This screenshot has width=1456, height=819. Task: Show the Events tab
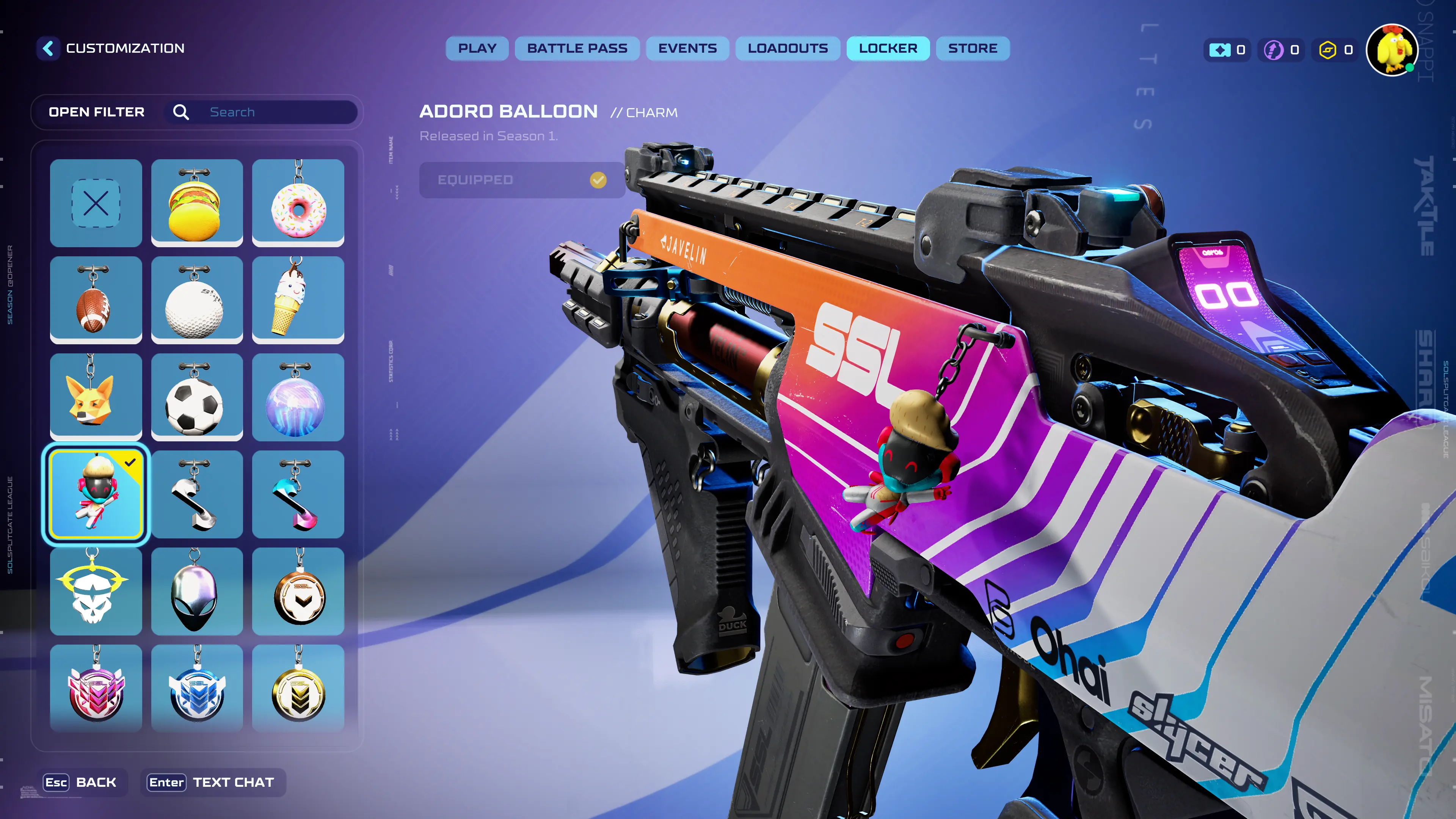pyautogui.click(x=687, y=49)
